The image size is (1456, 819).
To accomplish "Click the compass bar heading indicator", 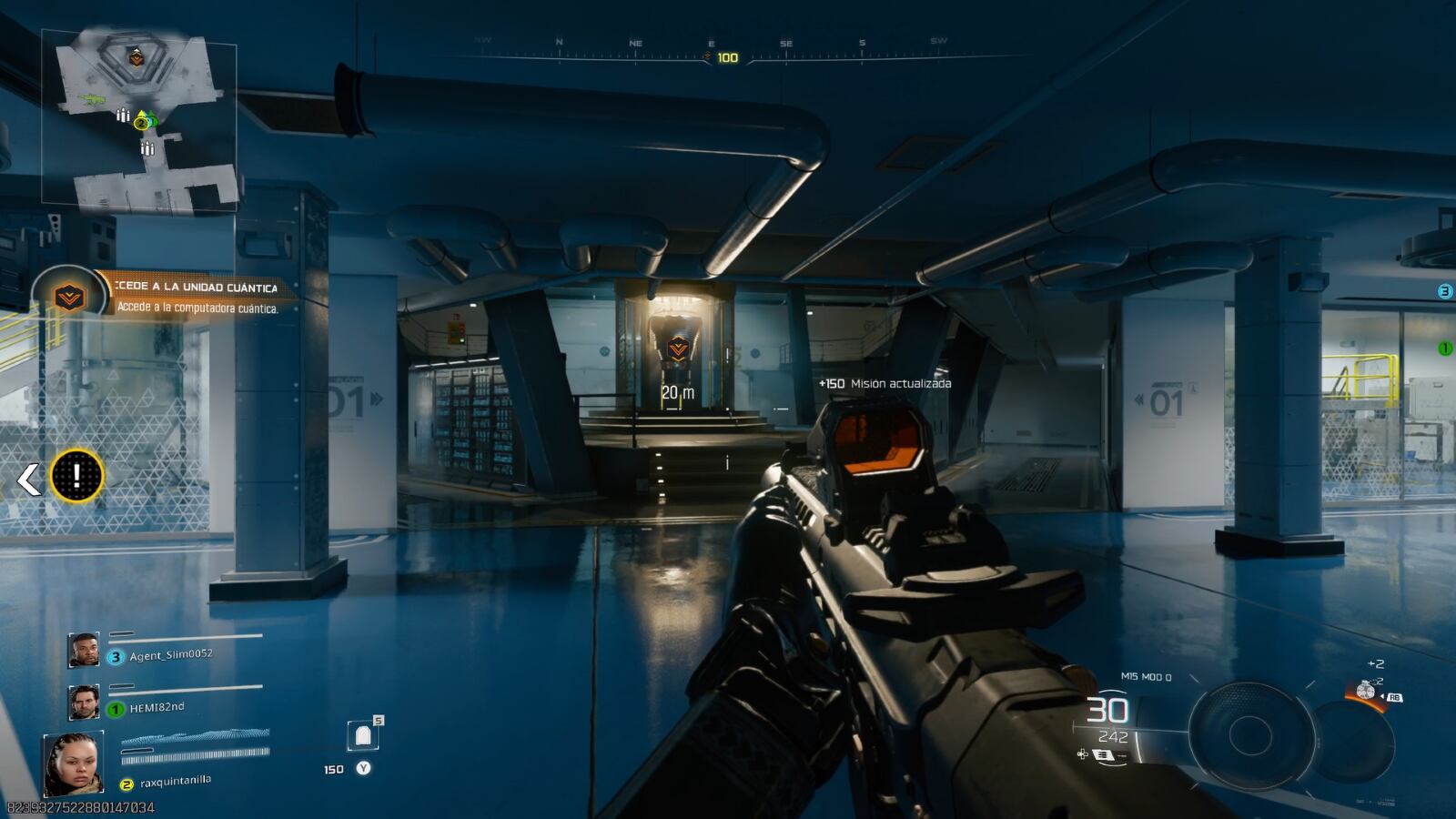I will (x=726, y=57).
